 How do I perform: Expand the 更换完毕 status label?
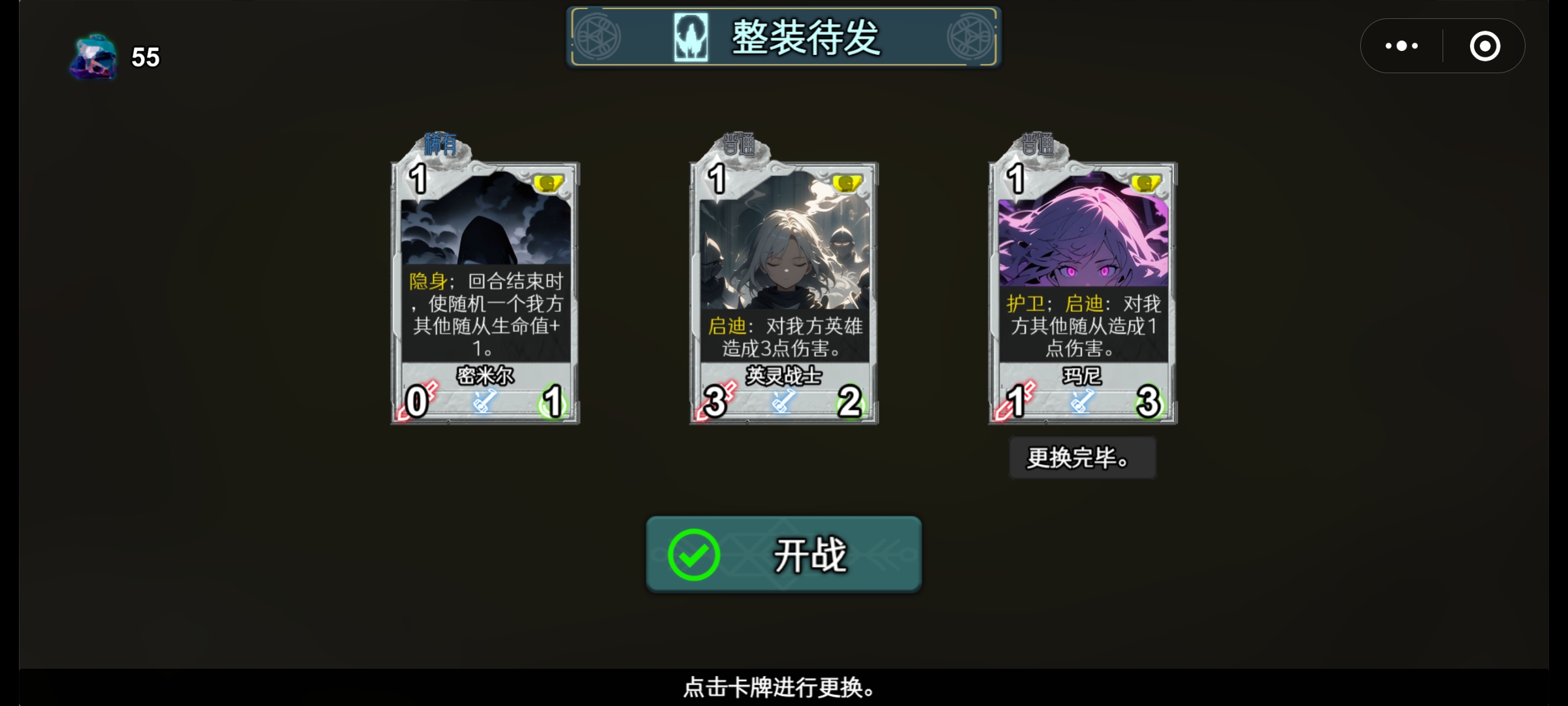pyautogui.click(x=1083, y=458)
